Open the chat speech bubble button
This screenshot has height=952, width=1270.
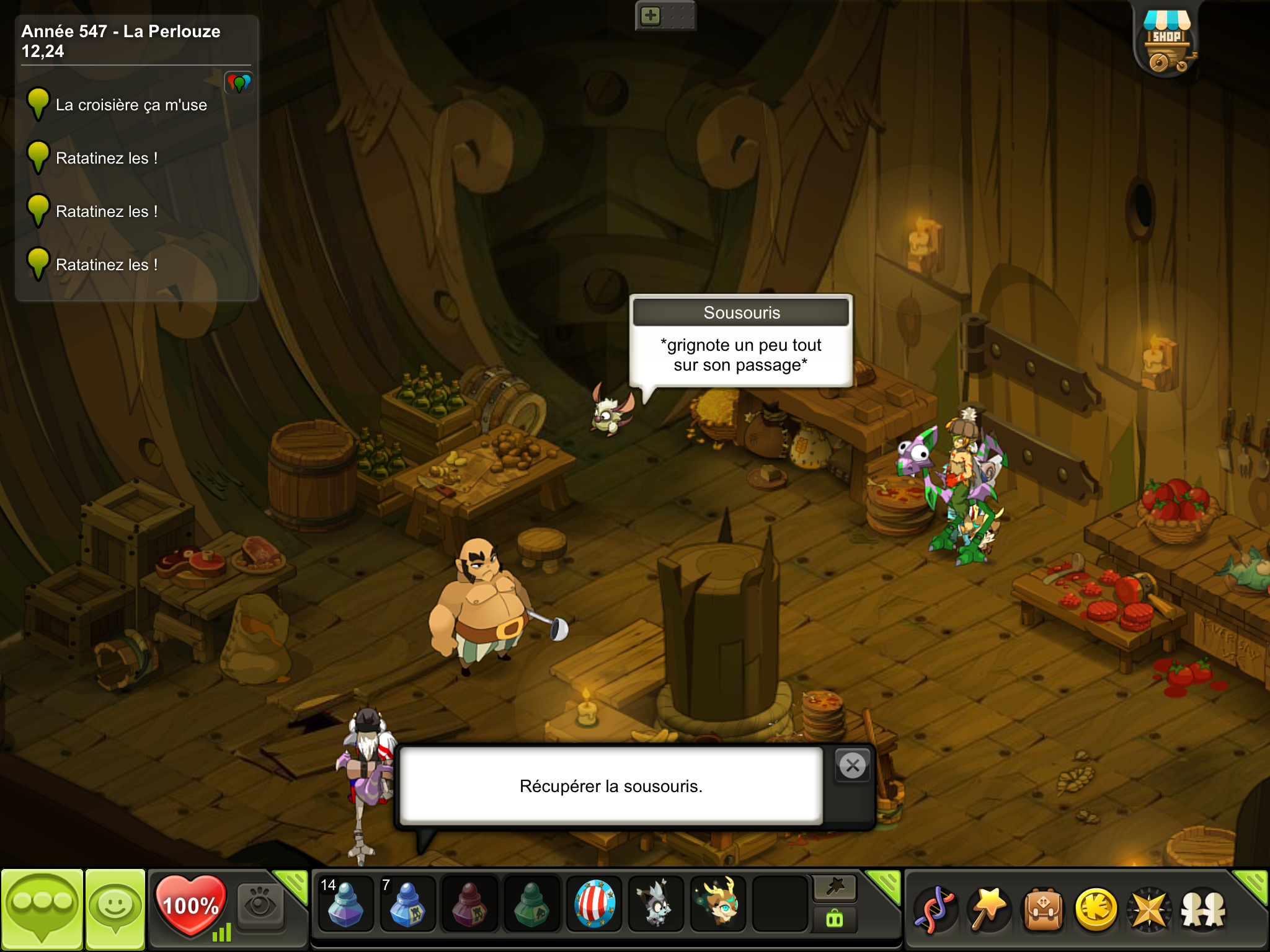42,909
